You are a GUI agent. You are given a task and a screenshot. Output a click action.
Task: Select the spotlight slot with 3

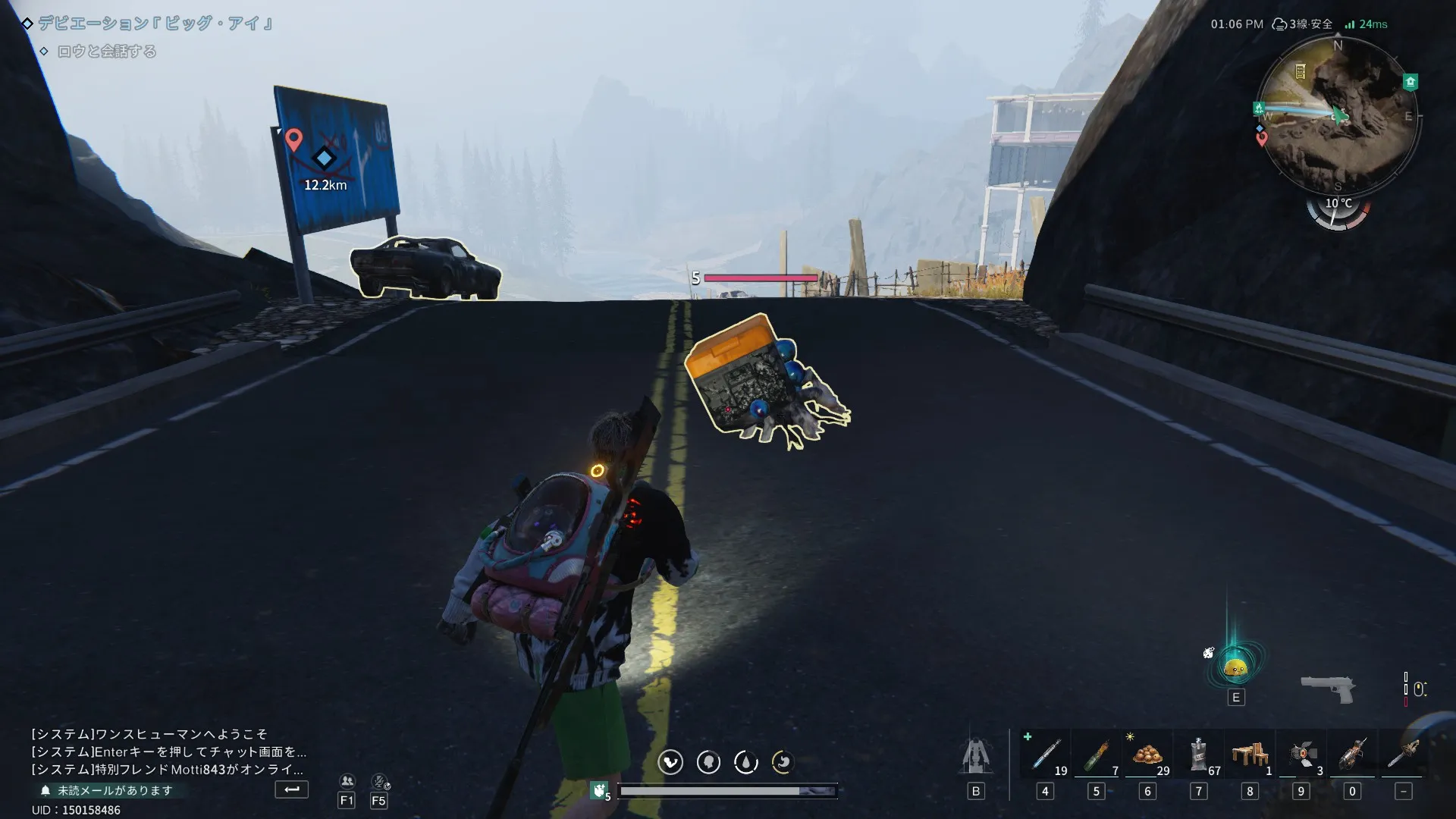coord(1301,755)
